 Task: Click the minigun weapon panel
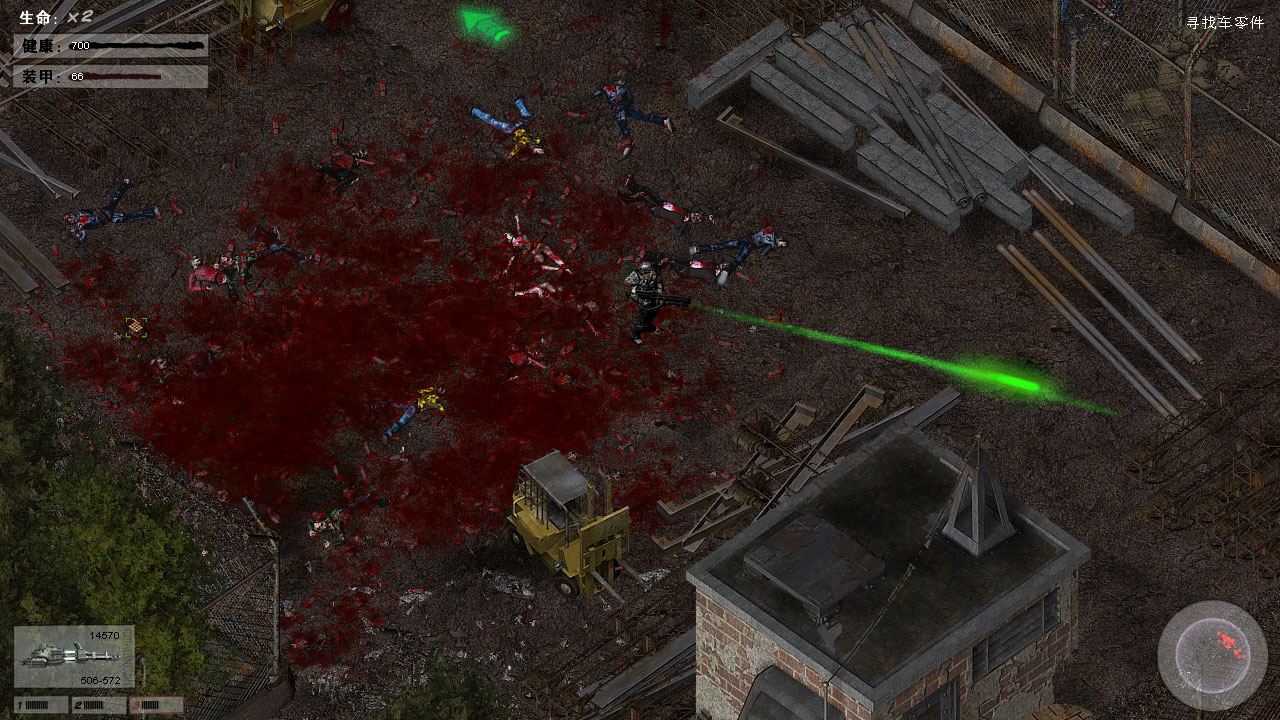pyautogui.click(x=74, y=657)
